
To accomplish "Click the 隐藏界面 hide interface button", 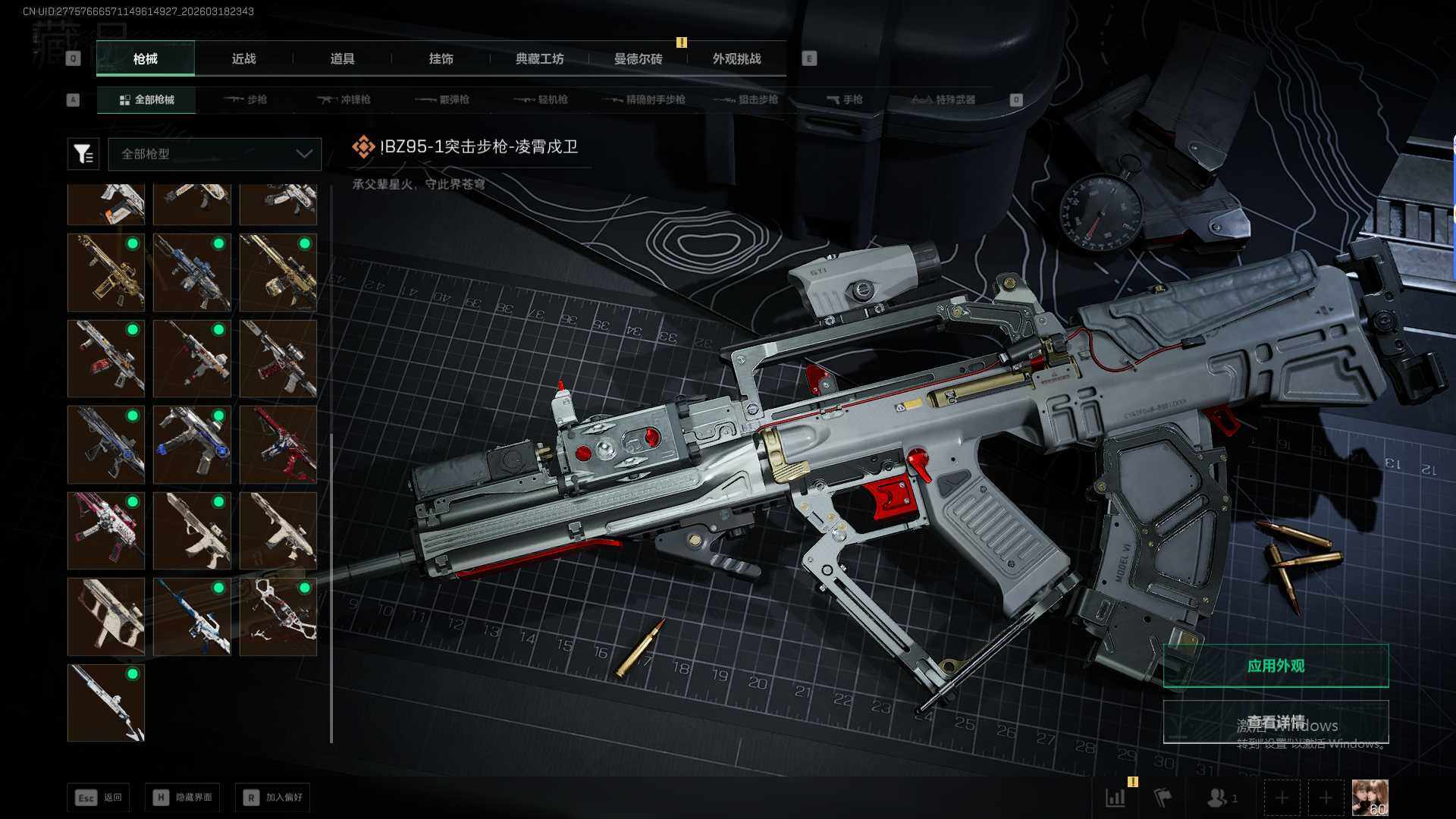I will [183, 797].
